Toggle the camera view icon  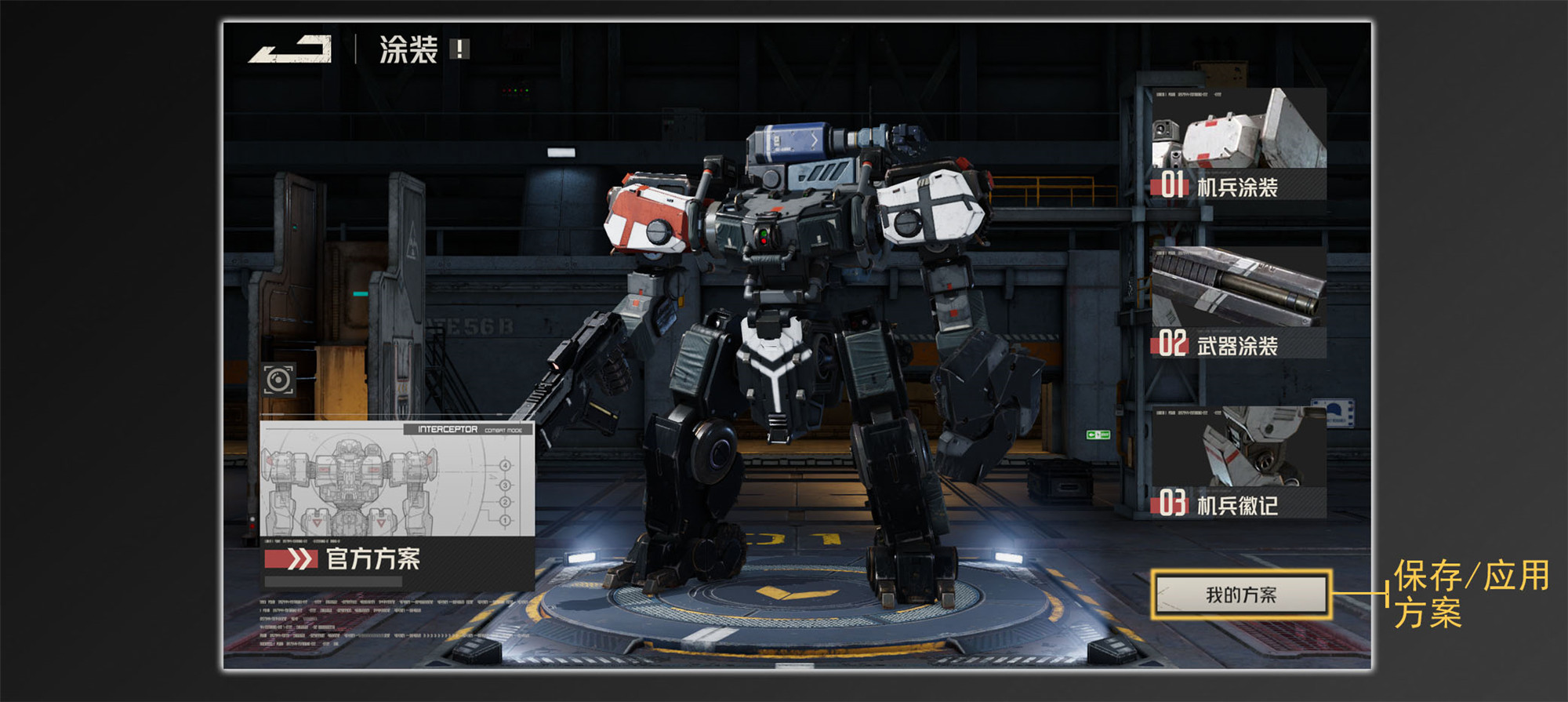(278, 380)
